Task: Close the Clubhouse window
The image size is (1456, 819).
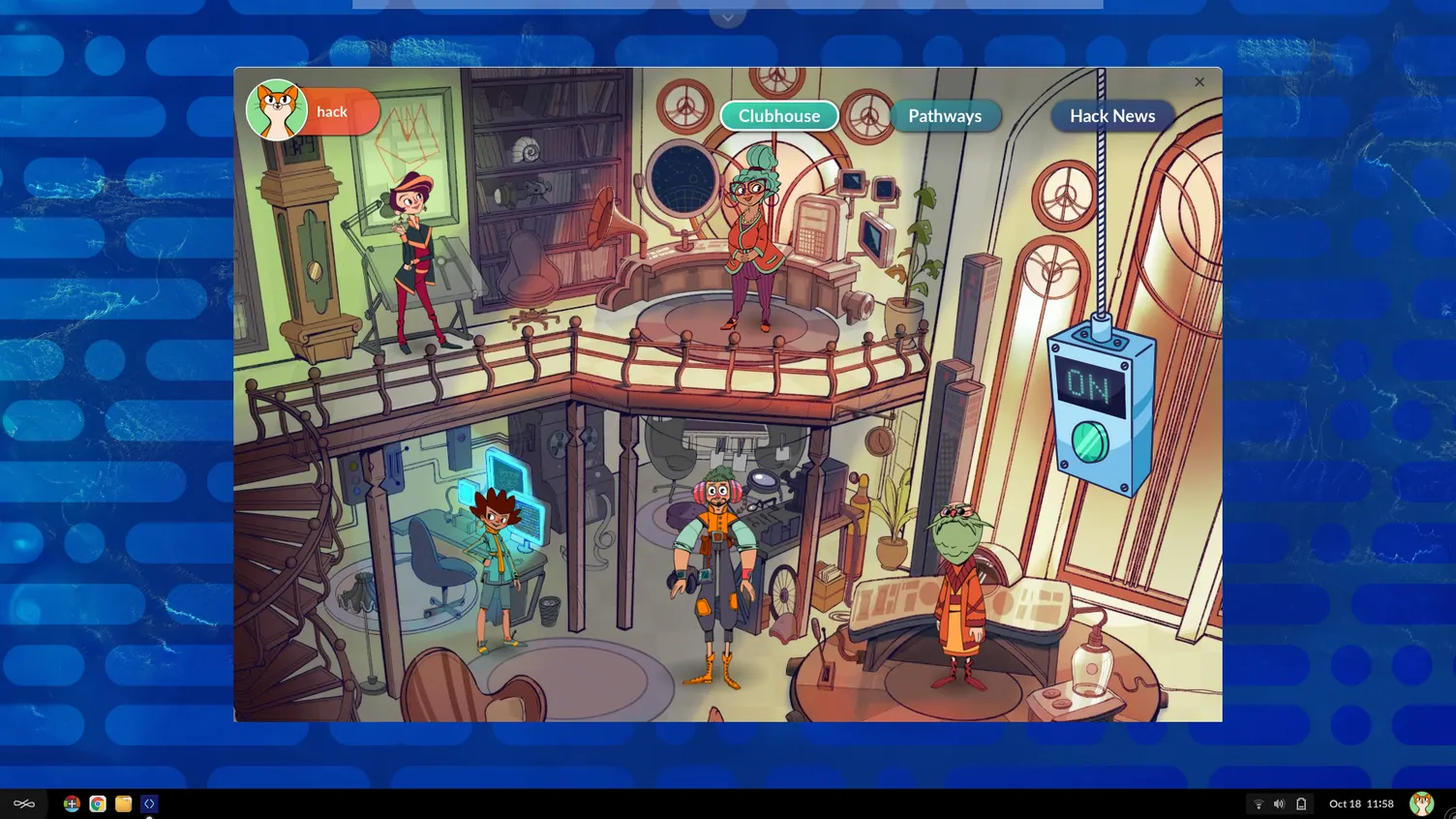Action: coord(1199,82)
